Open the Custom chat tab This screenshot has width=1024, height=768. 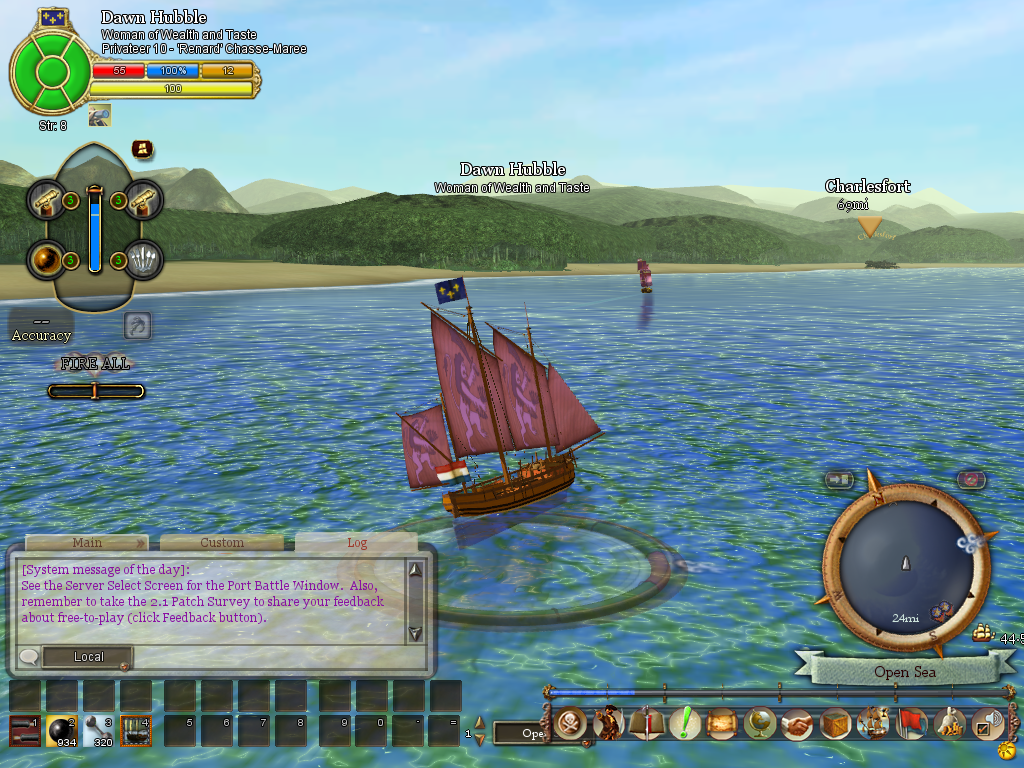(x=222, y=543)
